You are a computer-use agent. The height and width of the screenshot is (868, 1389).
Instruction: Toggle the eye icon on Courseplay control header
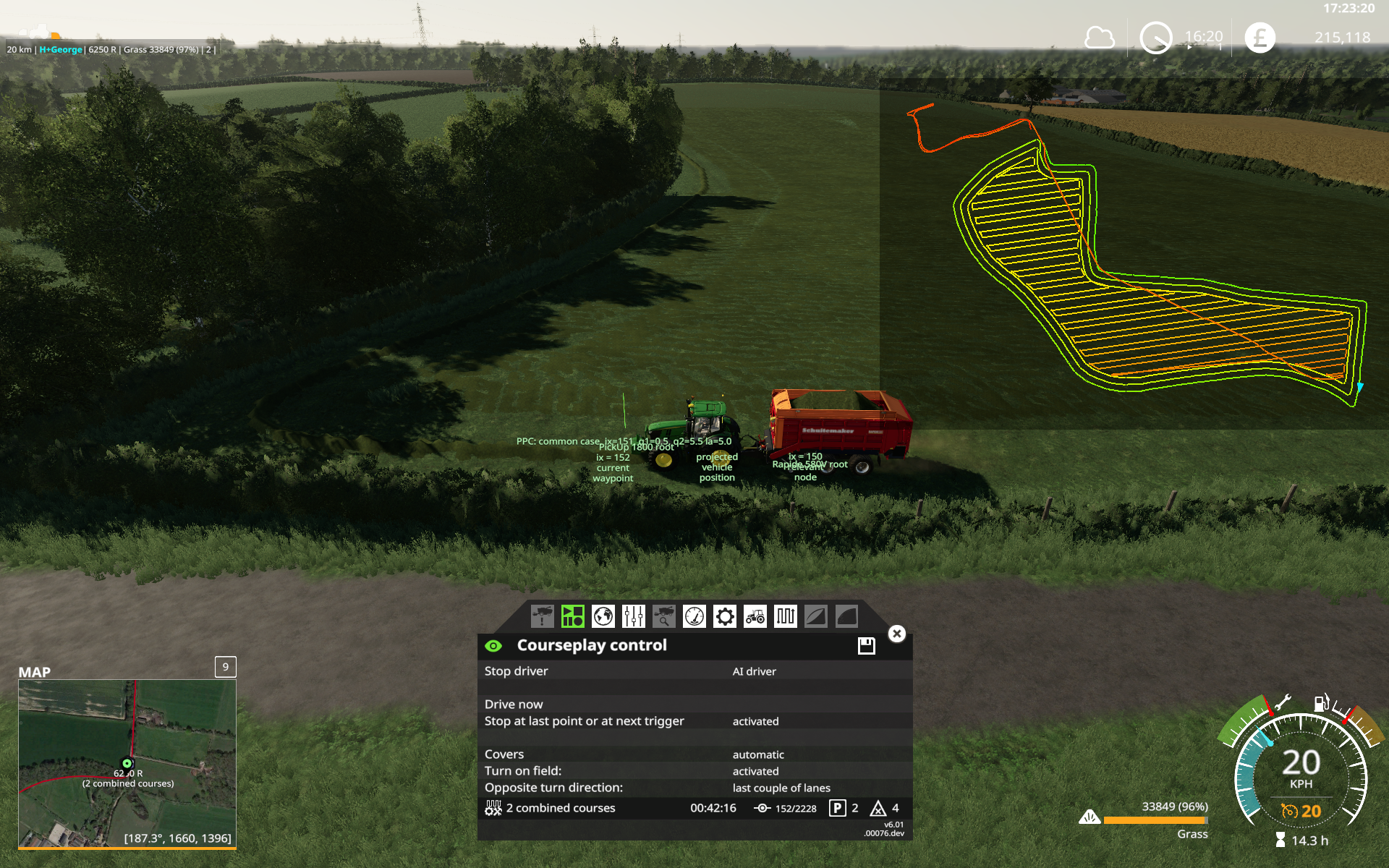coord(495,645)
